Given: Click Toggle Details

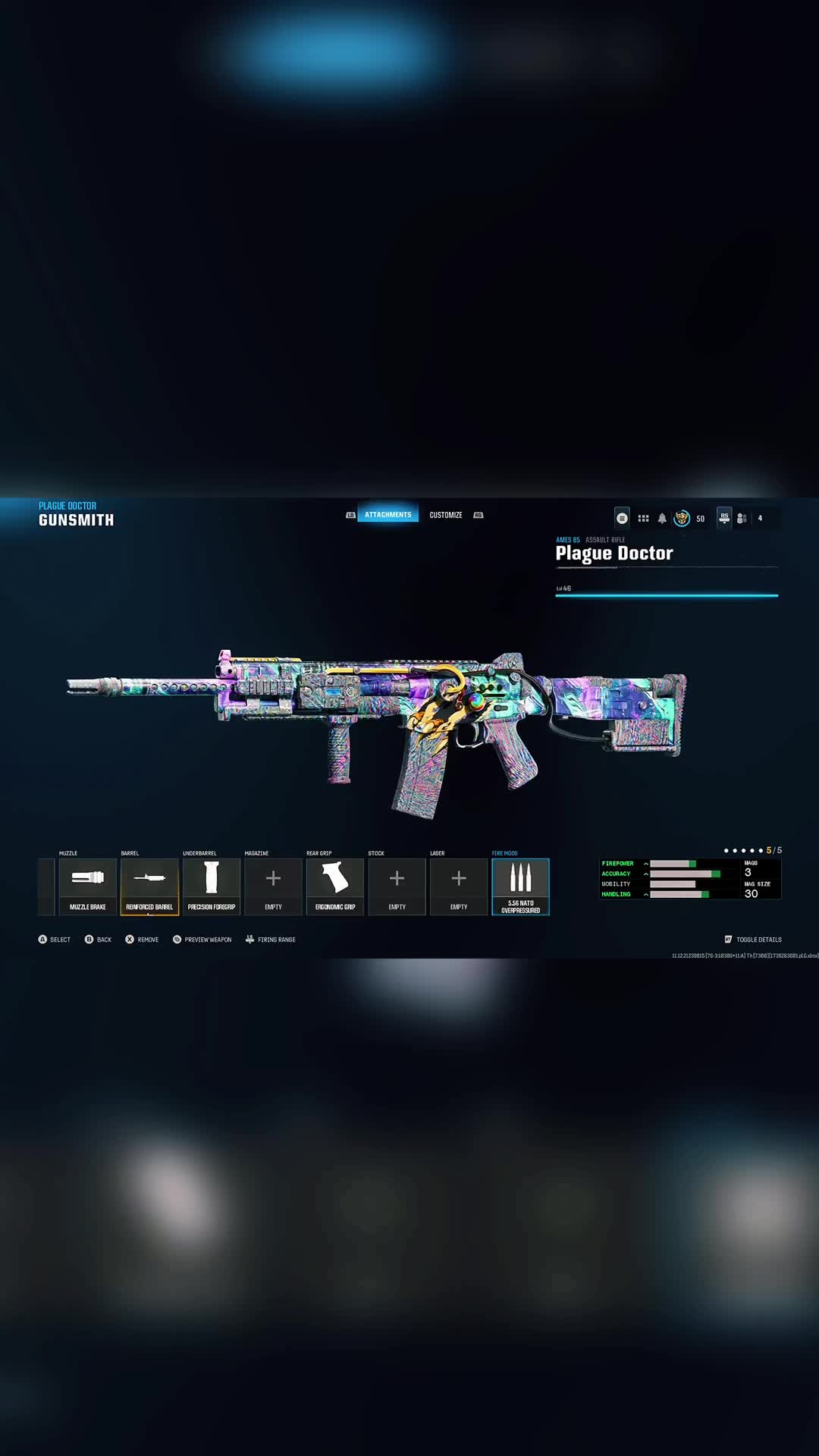Looking at the screenshot, I should 753,940.
